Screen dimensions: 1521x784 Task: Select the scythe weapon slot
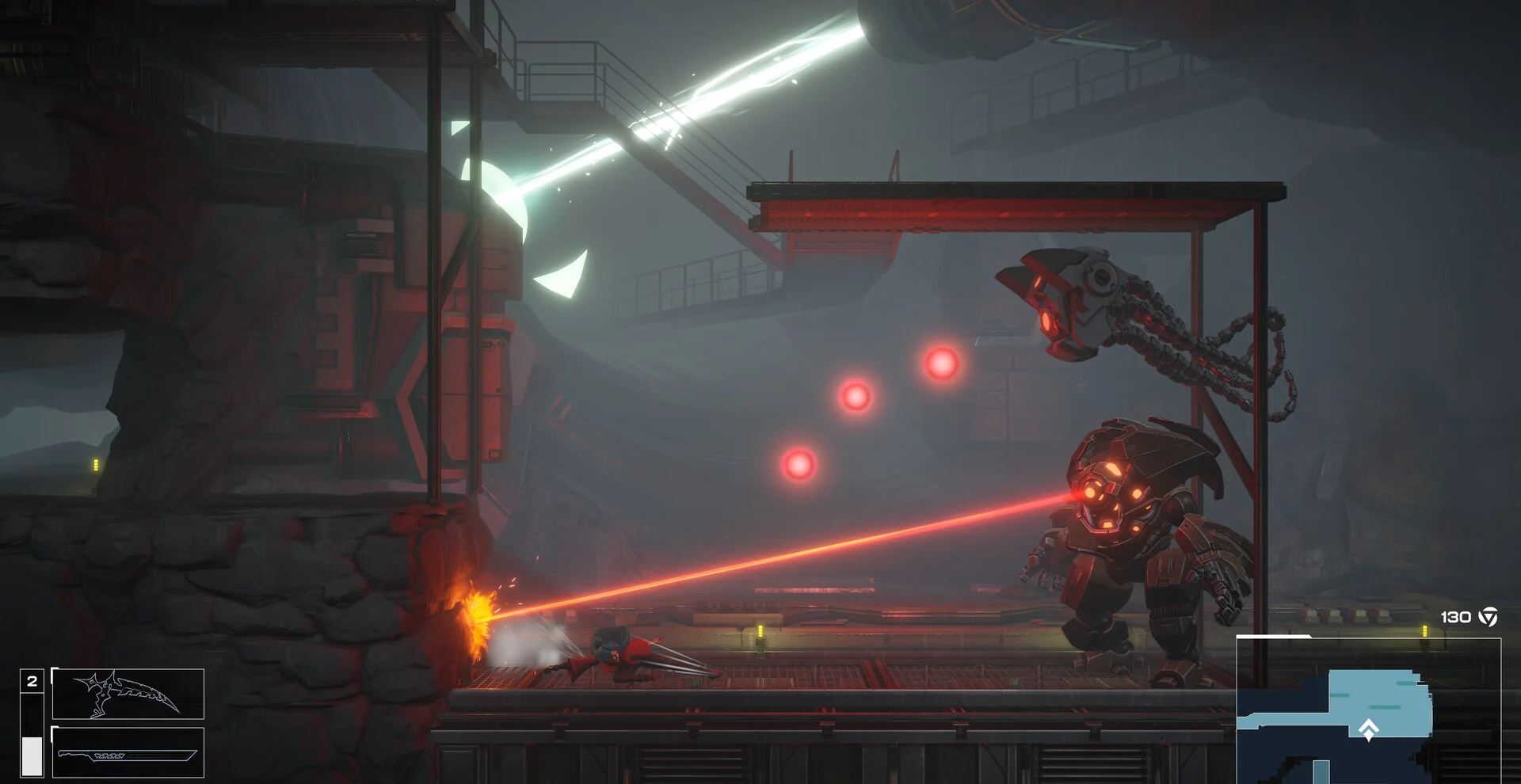click(x=128, y=694)
